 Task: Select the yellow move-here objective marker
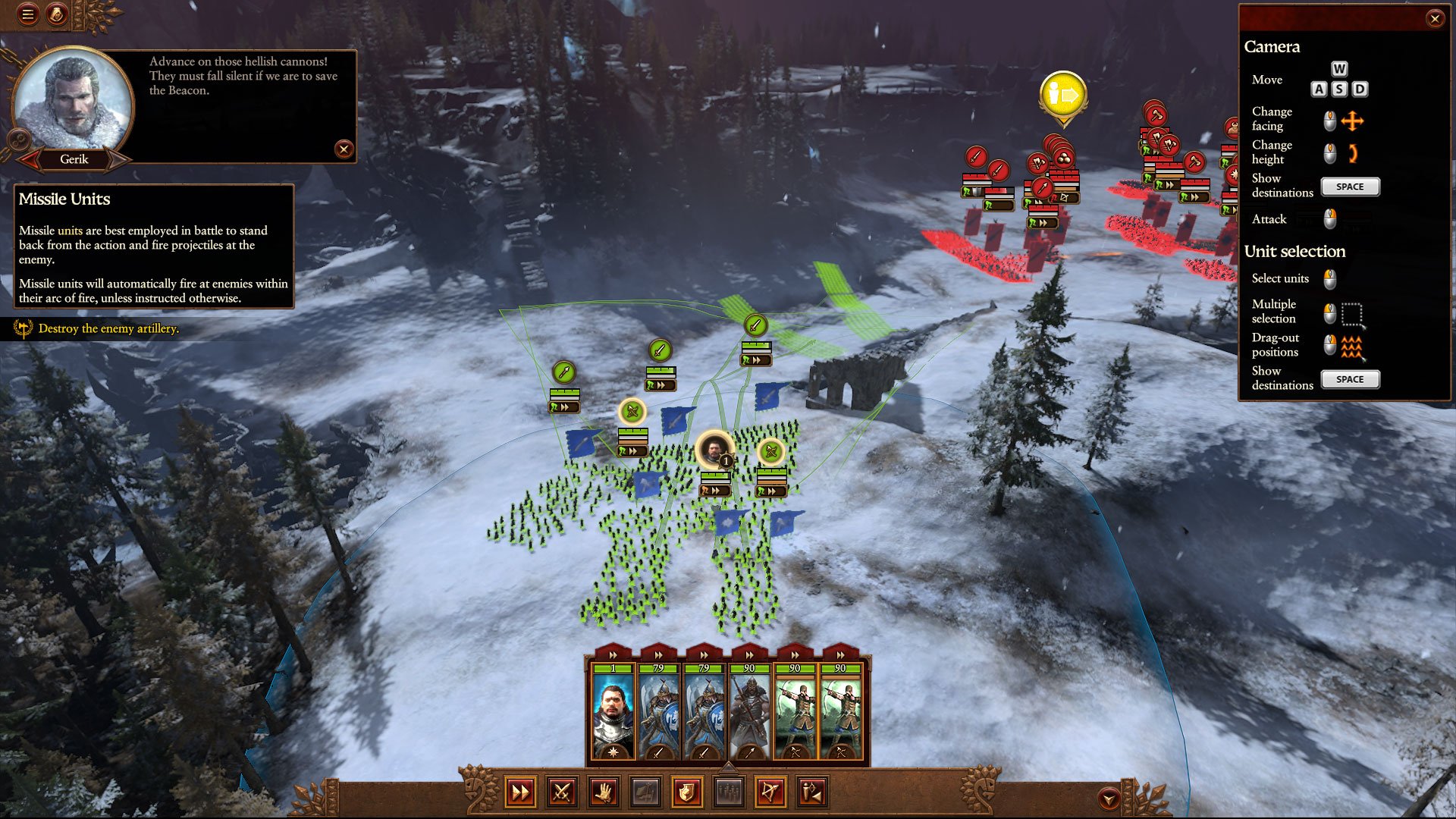[1063, 96]
